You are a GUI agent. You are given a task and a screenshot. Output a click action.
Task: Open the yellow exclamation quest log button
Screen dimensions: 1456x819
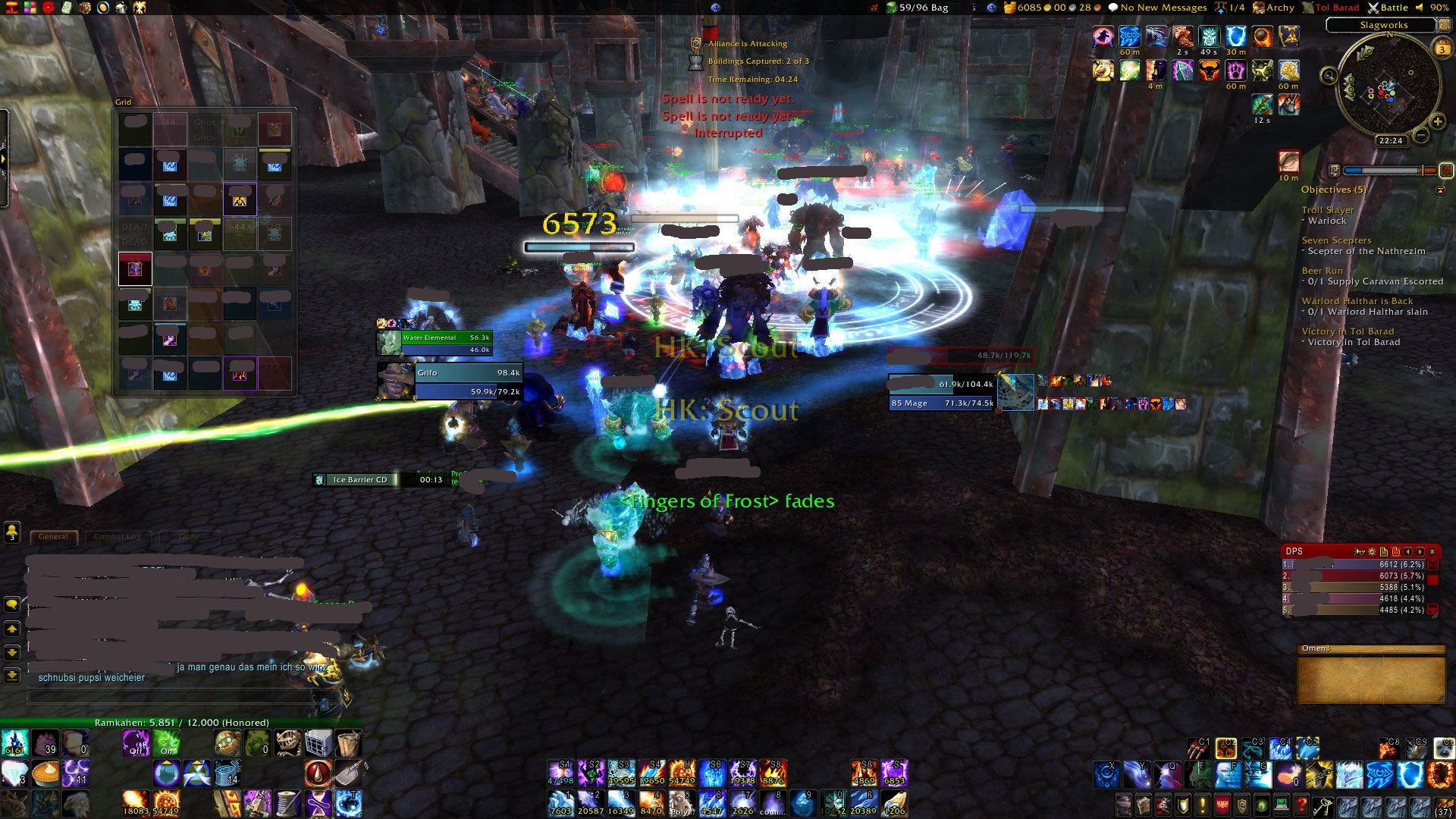(1203, 805)
